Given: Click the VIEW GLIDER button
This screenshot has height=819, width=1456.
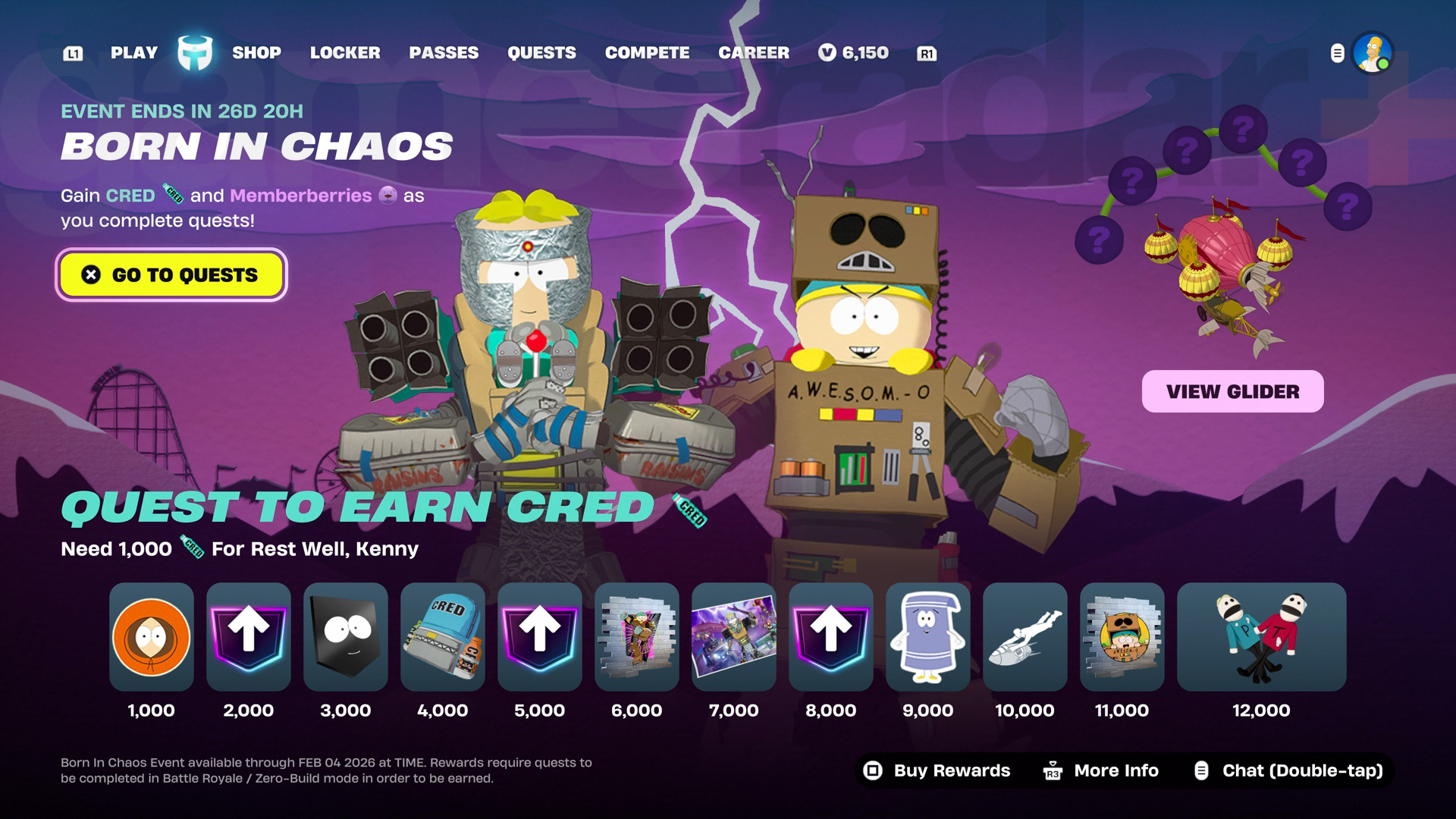Looking at the screenshot, I should point(1232,391).
